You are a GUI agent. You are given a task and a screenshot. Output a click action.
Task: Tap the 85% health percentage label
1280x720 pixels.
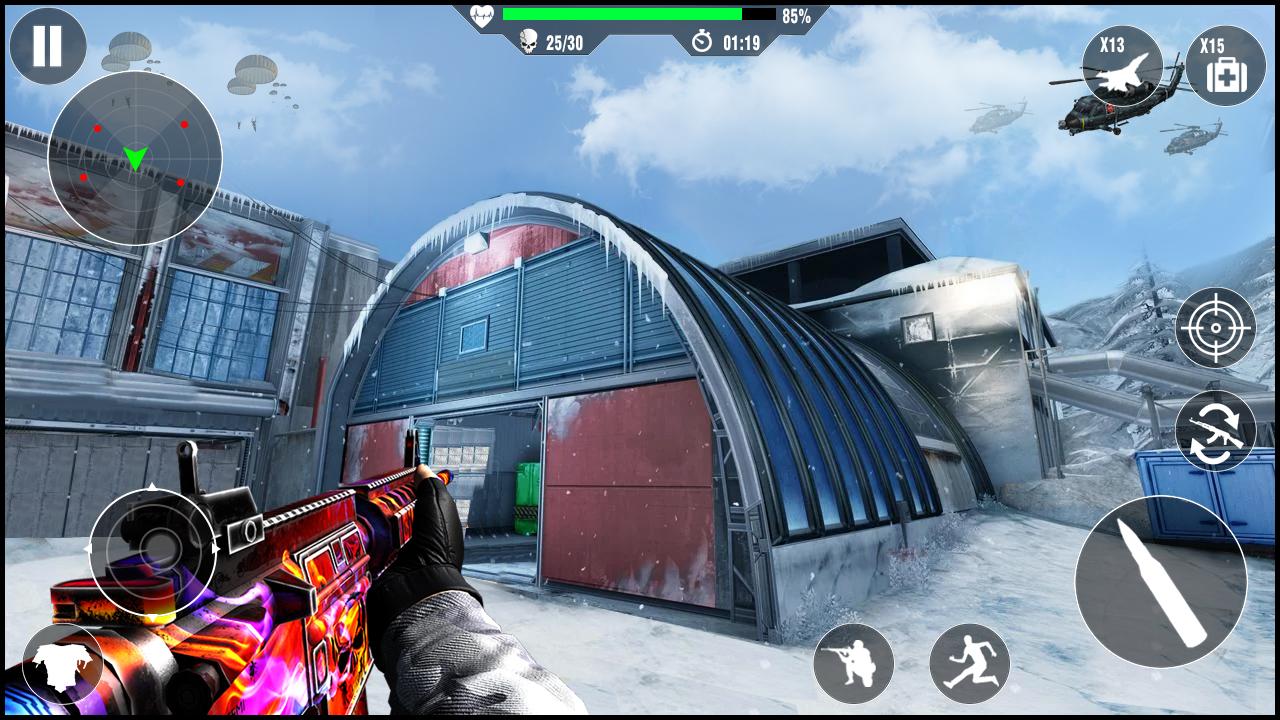pyautogui.click(x=795, y=14)
